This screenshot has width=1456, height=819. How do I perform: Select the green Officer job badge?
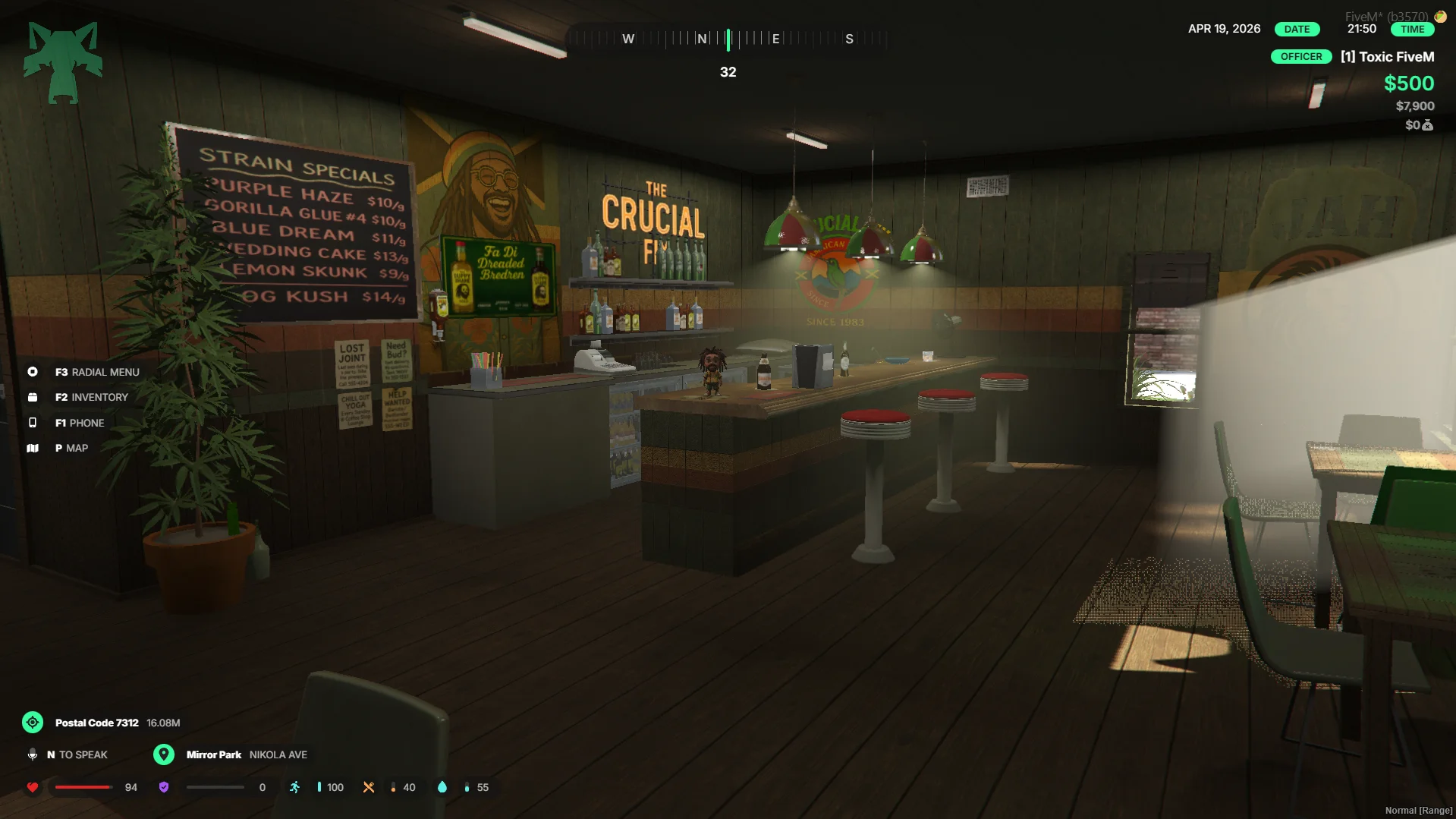pyautogui.click(x=1300, y=57)
